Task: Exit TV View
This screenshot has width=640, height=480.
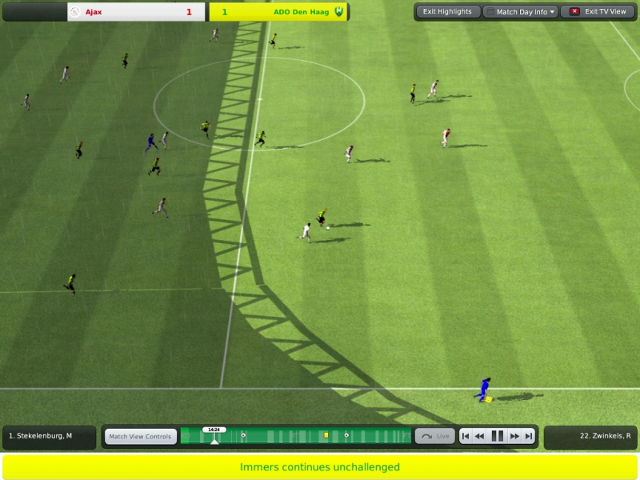Action: click(598, 12)
